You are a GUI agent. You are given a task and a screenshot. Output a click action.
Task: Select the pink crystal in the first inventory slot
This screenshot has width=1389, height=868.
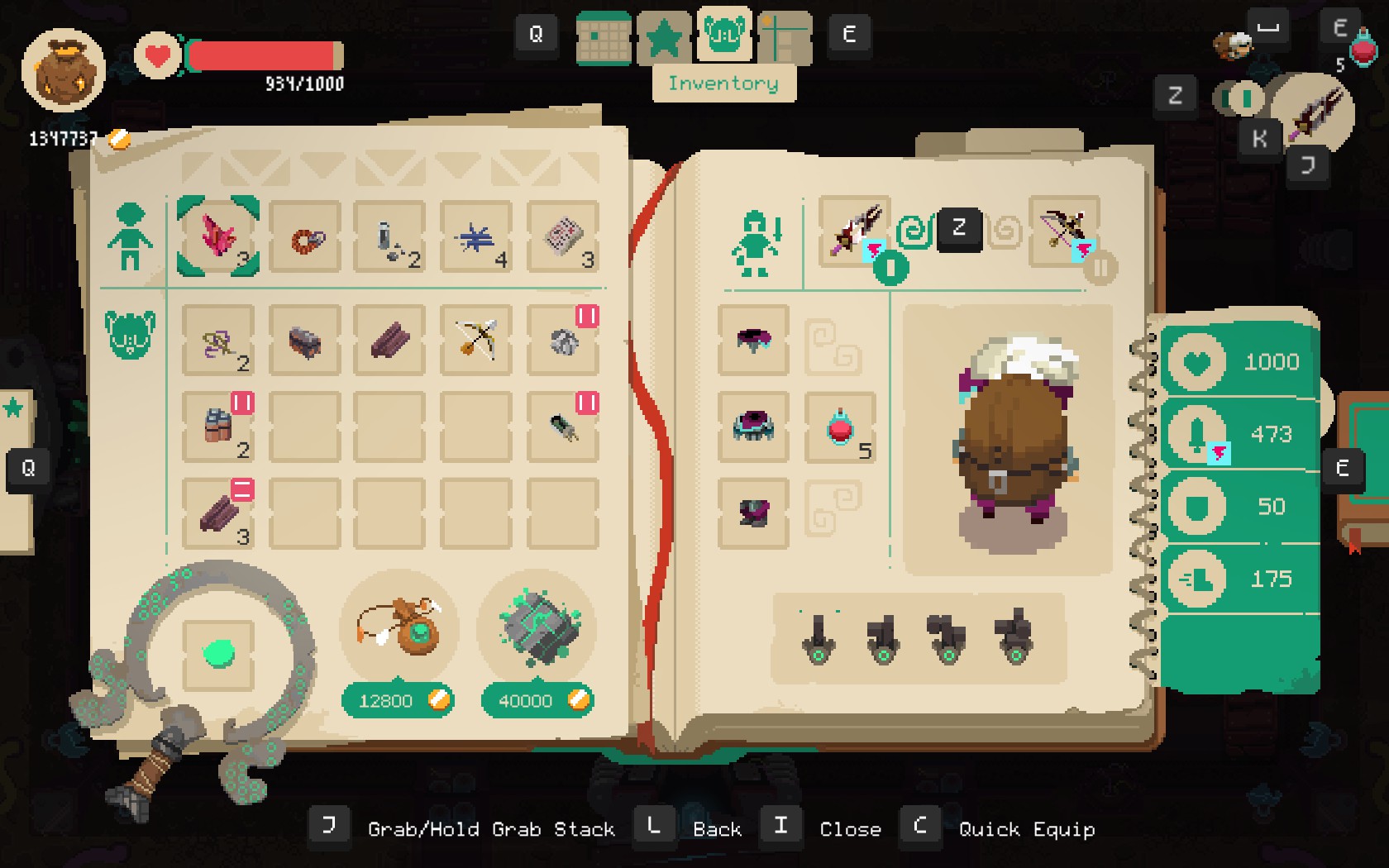[x=217, y=238]
